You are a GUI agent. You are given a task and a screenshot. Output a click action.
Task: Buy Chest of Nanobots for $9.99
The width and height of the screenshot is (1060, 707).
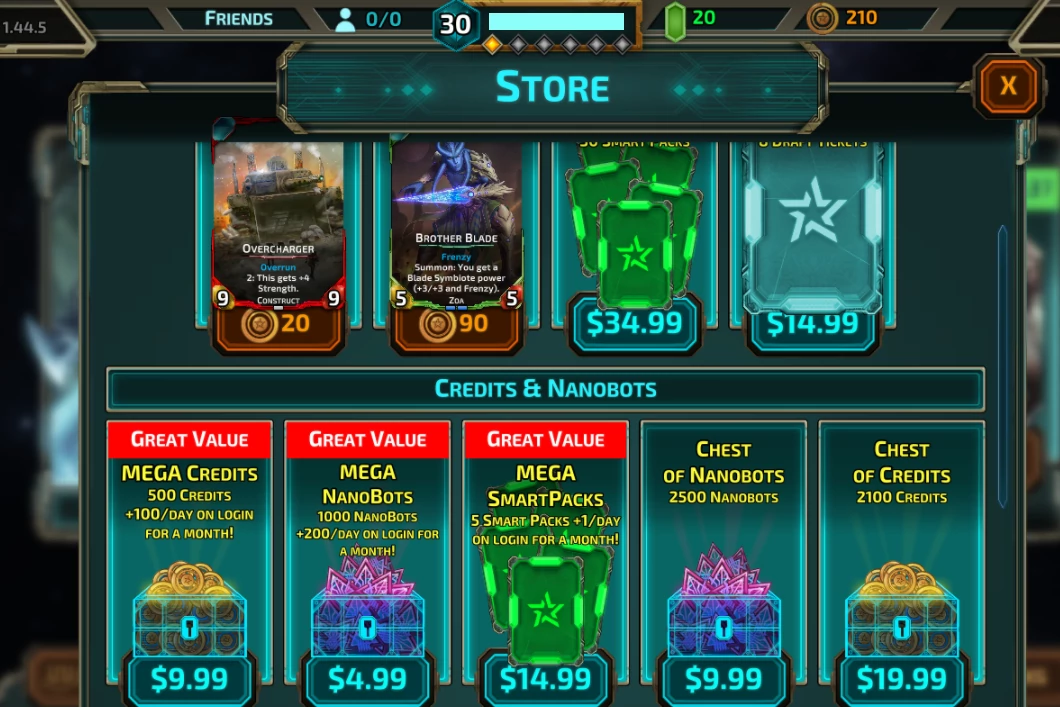pyautogui.click(x=723, y=679)
